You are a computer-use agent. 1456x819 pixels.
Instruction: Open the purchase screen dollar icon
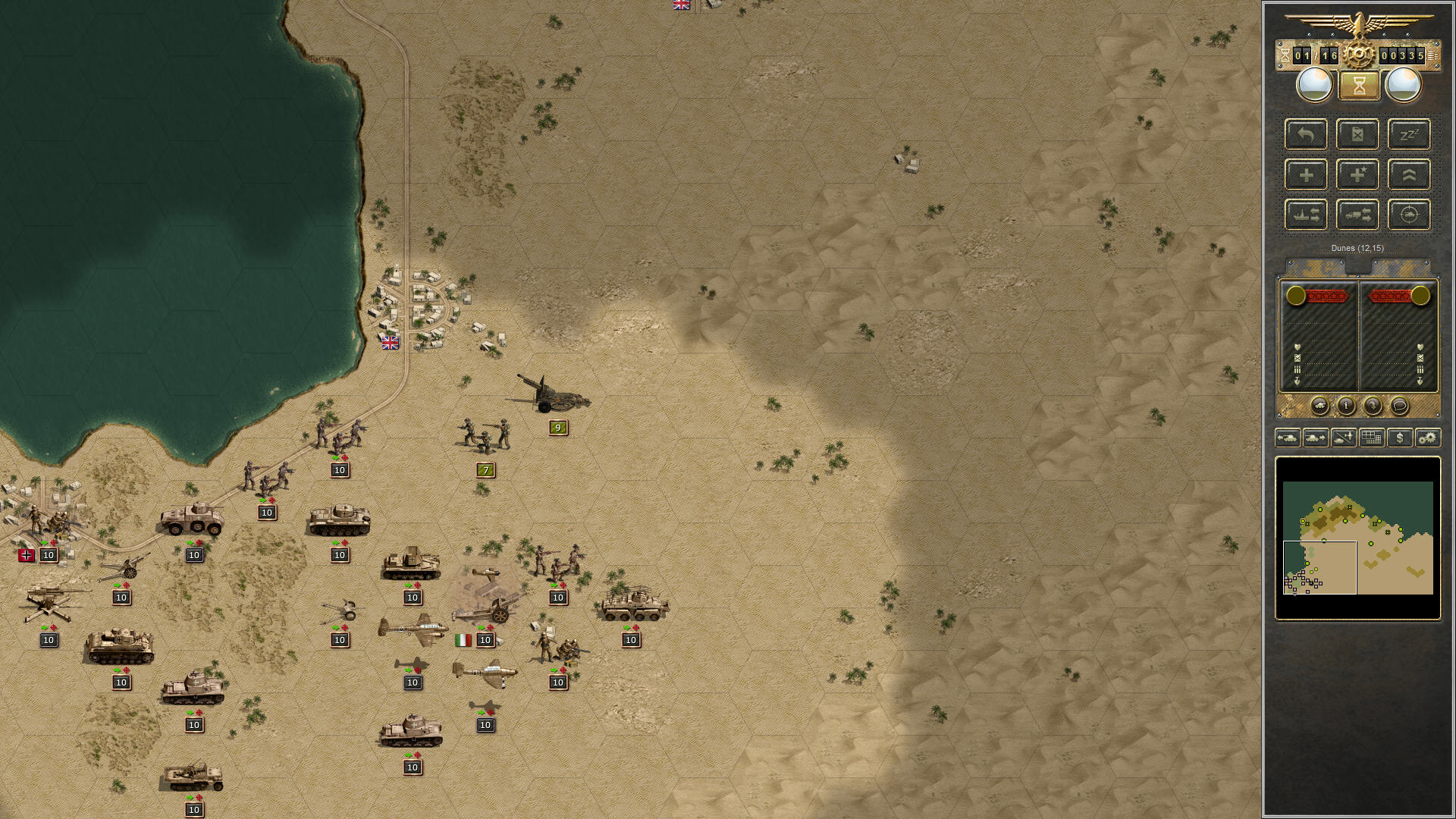pos(1399,438)
